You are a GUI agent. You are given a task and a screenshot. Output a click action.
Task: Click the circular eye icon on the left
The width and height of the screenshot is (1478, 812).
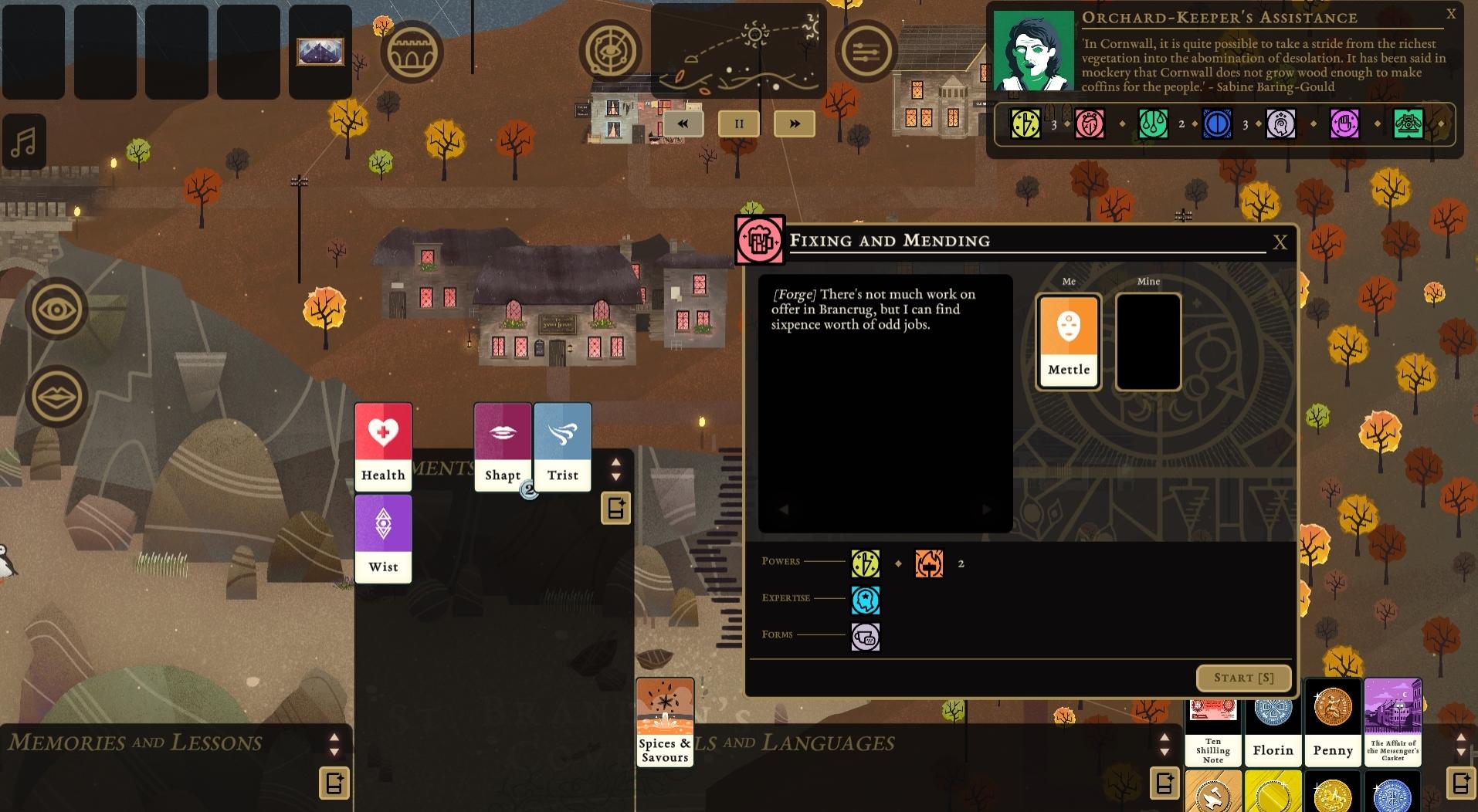click(x=56, y=309)
